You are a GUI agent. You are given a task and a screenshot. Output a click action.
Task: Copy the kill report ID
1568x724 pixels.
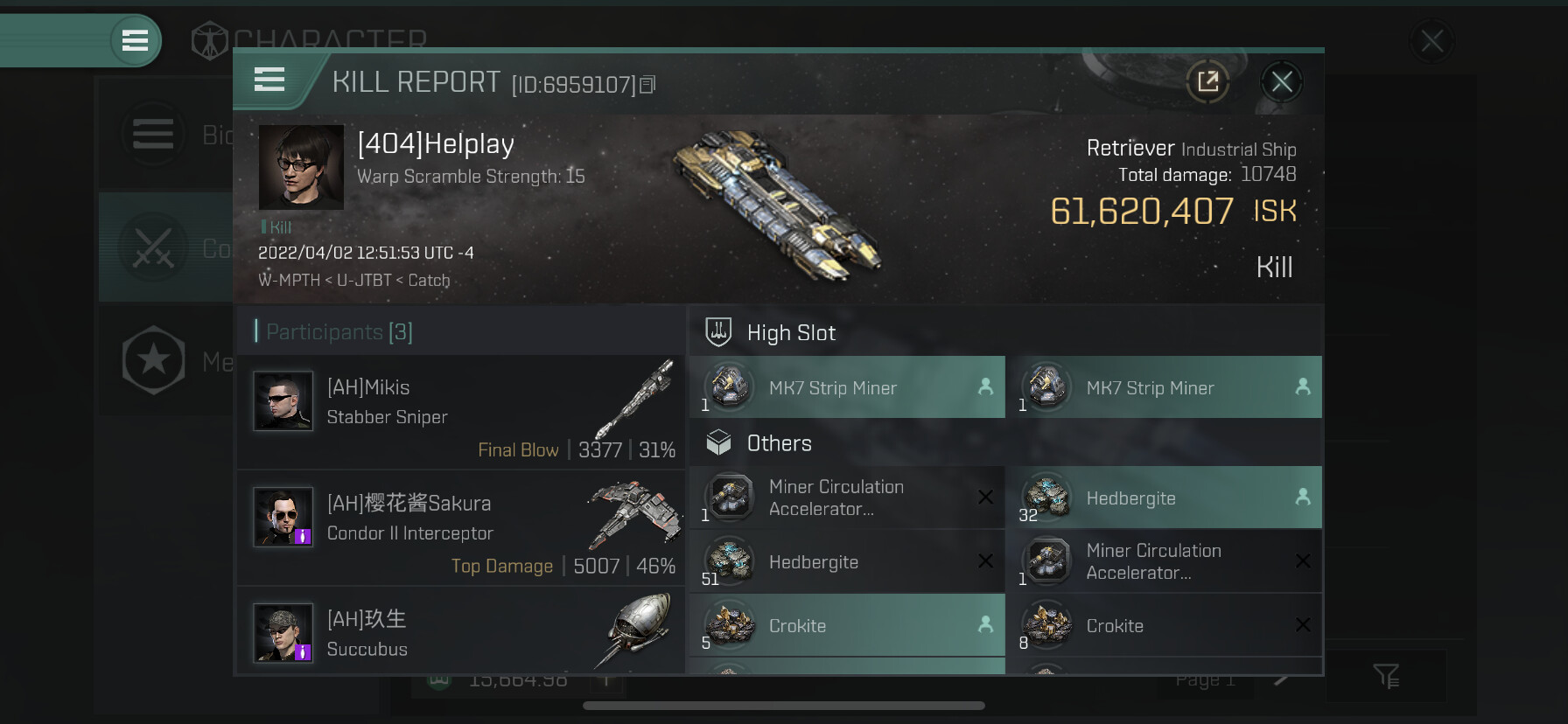coord(647,85)
